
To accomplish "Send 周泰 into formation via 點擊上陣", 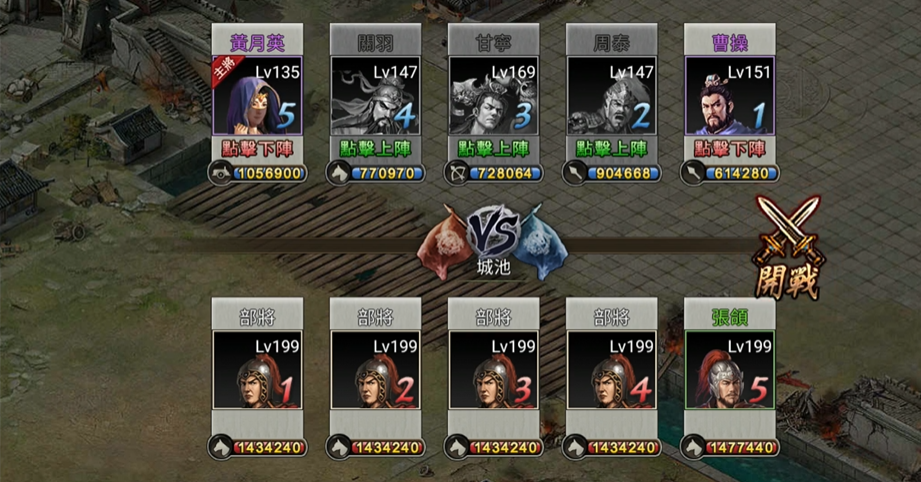I will point(611,148).
